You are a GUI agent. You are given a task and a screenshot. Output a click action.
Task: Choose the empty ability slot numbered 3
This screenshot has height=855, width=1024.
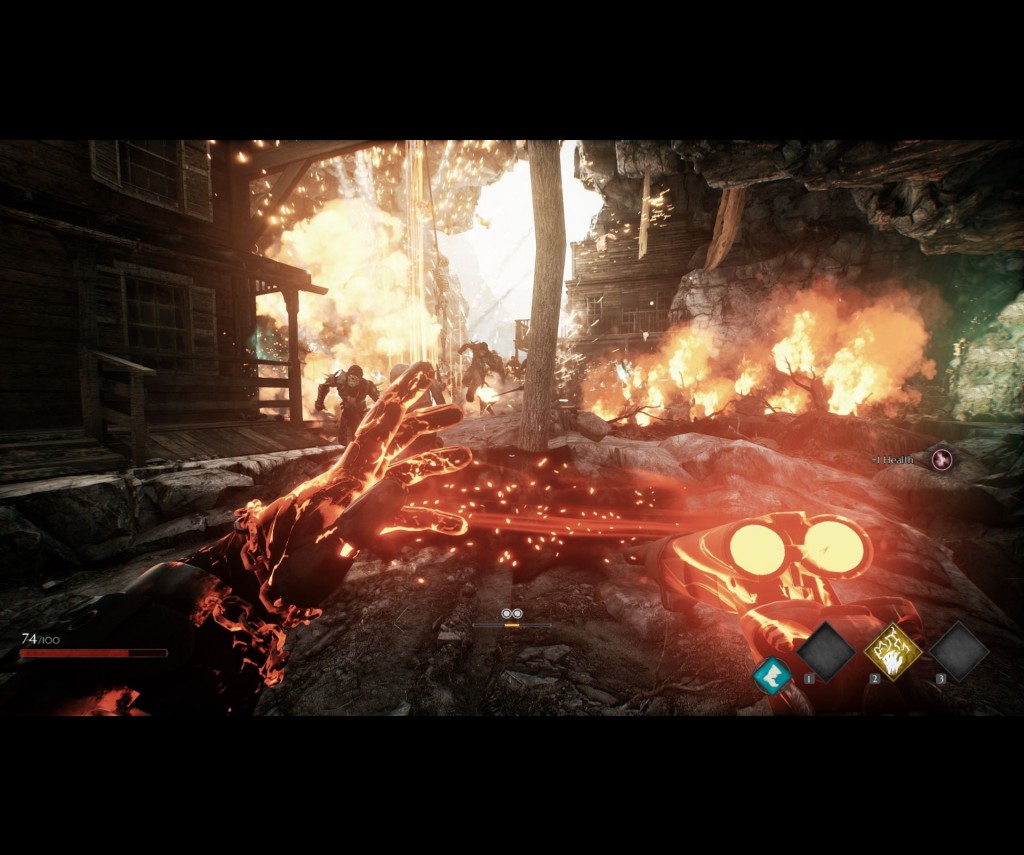pos(959,652)
